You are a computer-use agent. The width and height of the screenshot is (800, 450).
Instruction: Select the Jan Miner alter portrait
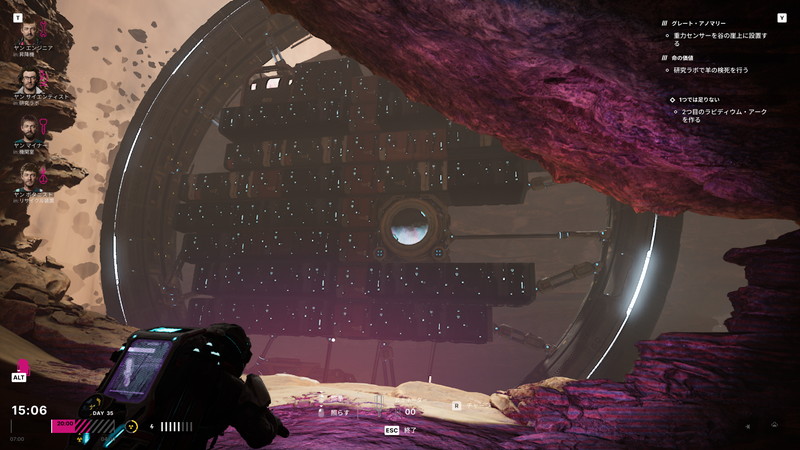click(27, 127)
